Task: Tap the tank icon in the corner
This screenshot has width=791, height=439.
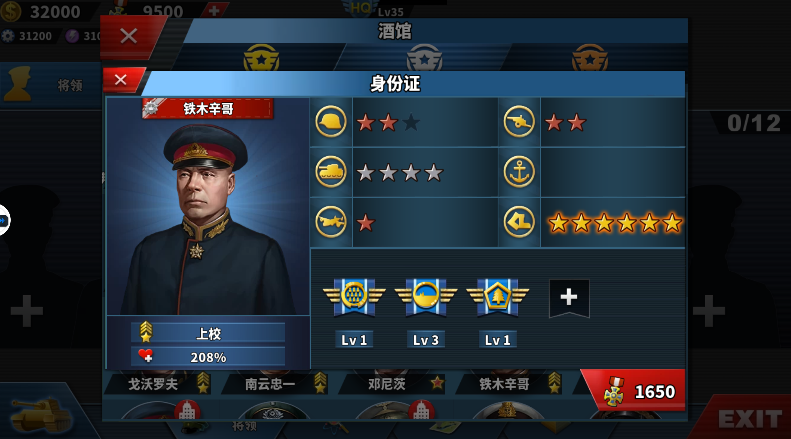Action: point(40,413)
